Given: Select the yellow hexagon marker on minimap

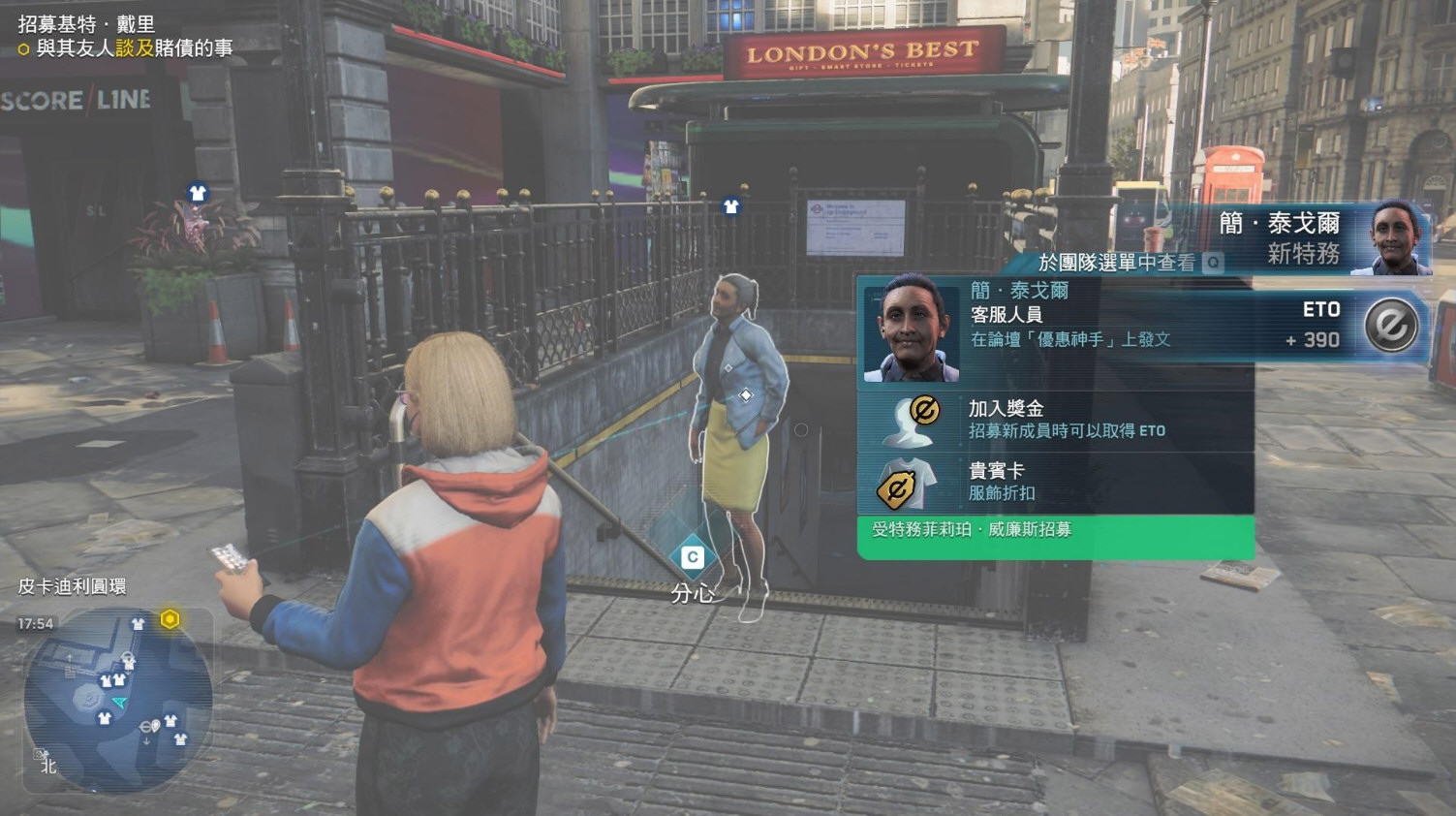Looking at the screenshot, I should point(170,618).
